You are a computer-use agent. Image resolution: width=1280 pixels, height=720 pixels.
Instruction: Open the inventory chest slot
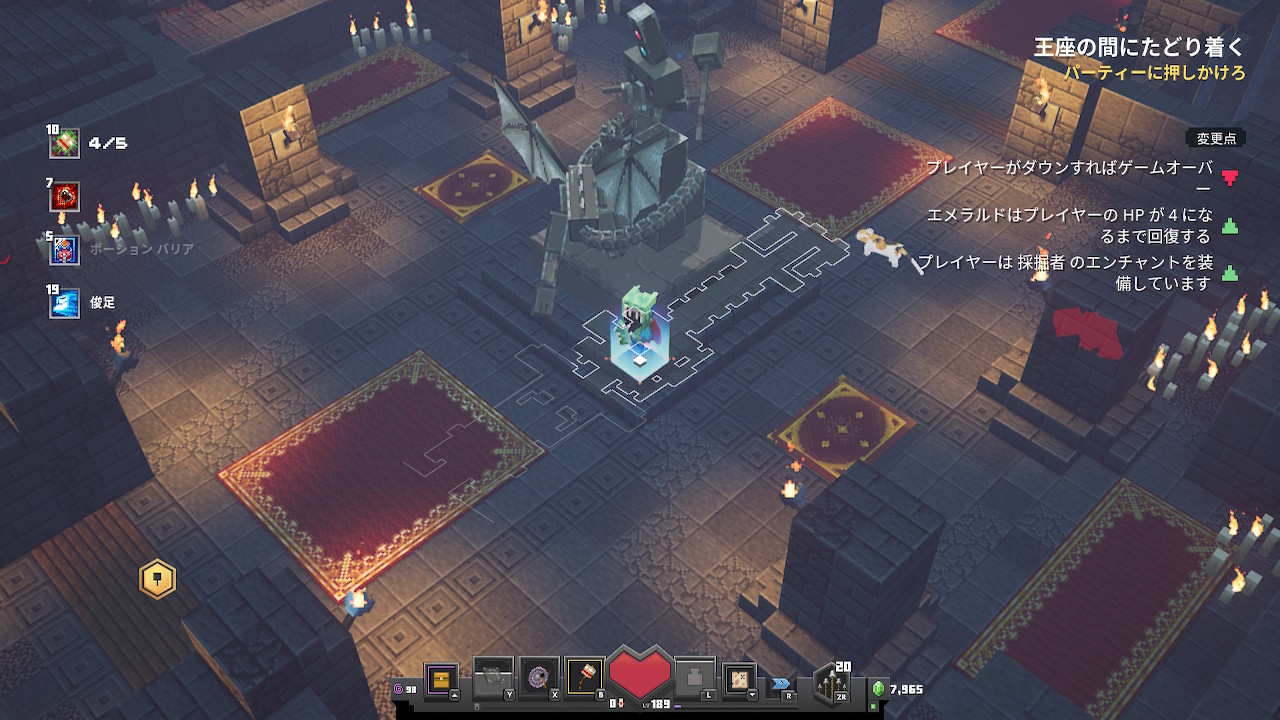441,678
